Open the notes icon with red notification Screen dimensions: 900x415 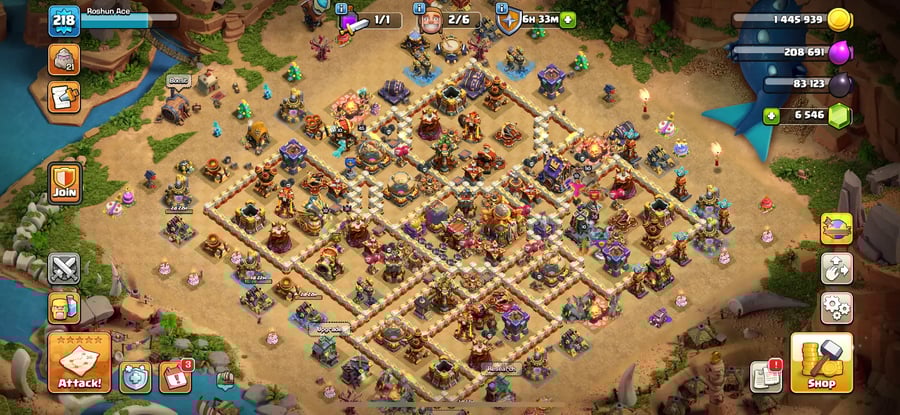point(765,376)
